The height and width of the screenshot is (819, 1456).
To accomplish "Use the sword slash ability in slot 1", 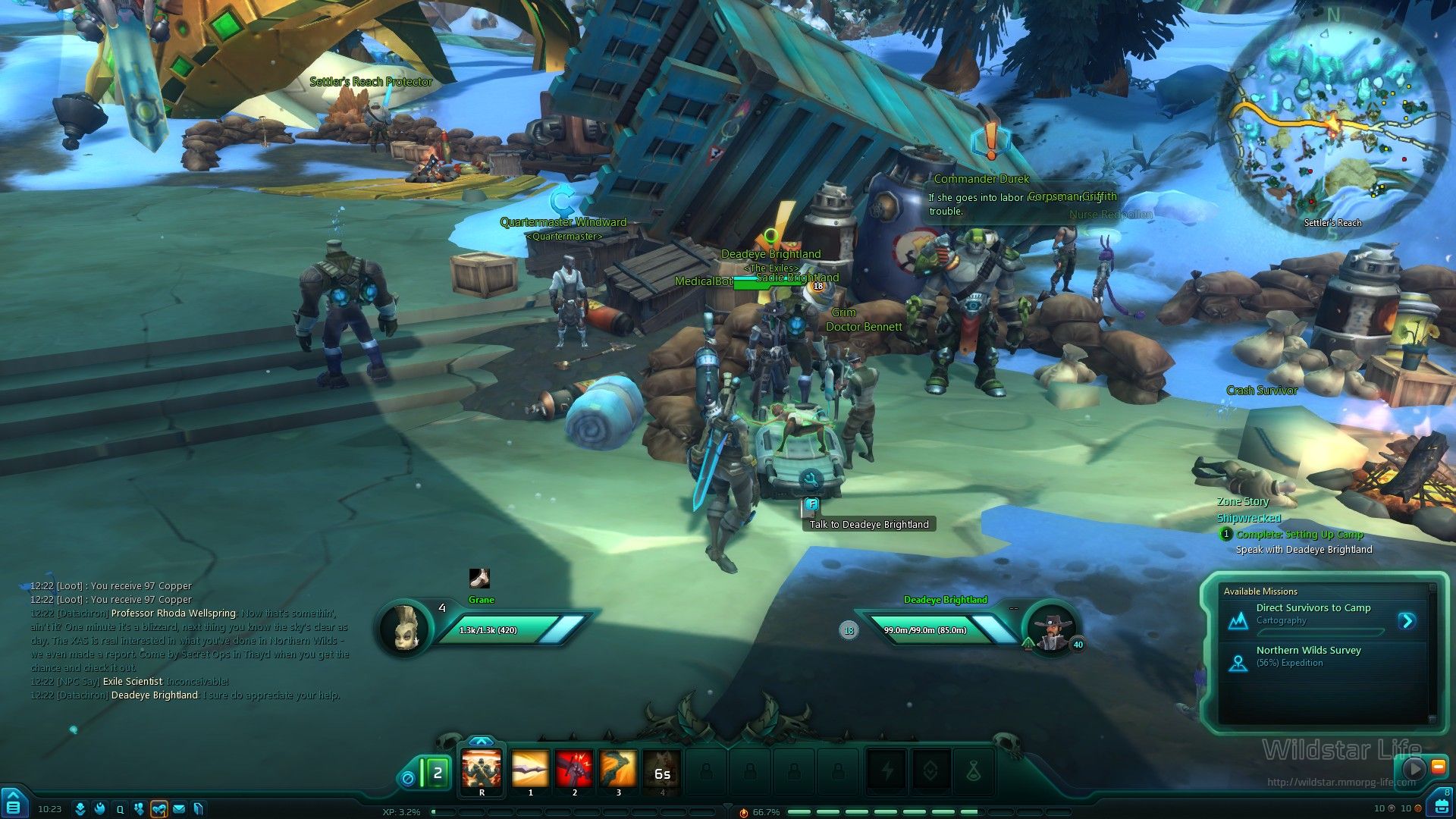I will pos(530,770).
